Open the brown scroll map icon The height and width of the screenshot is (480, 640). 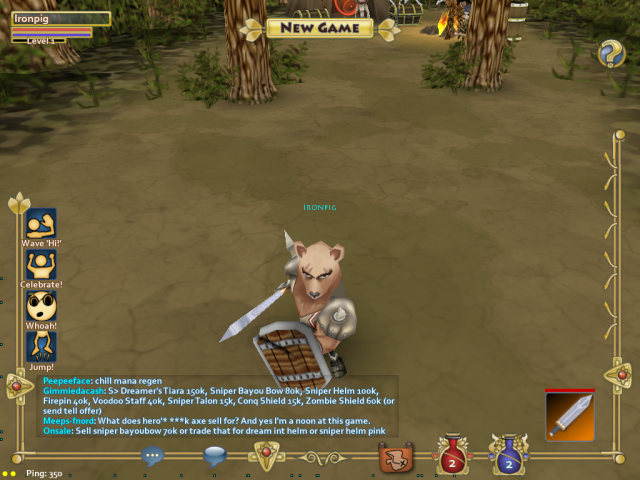point(397,457)
